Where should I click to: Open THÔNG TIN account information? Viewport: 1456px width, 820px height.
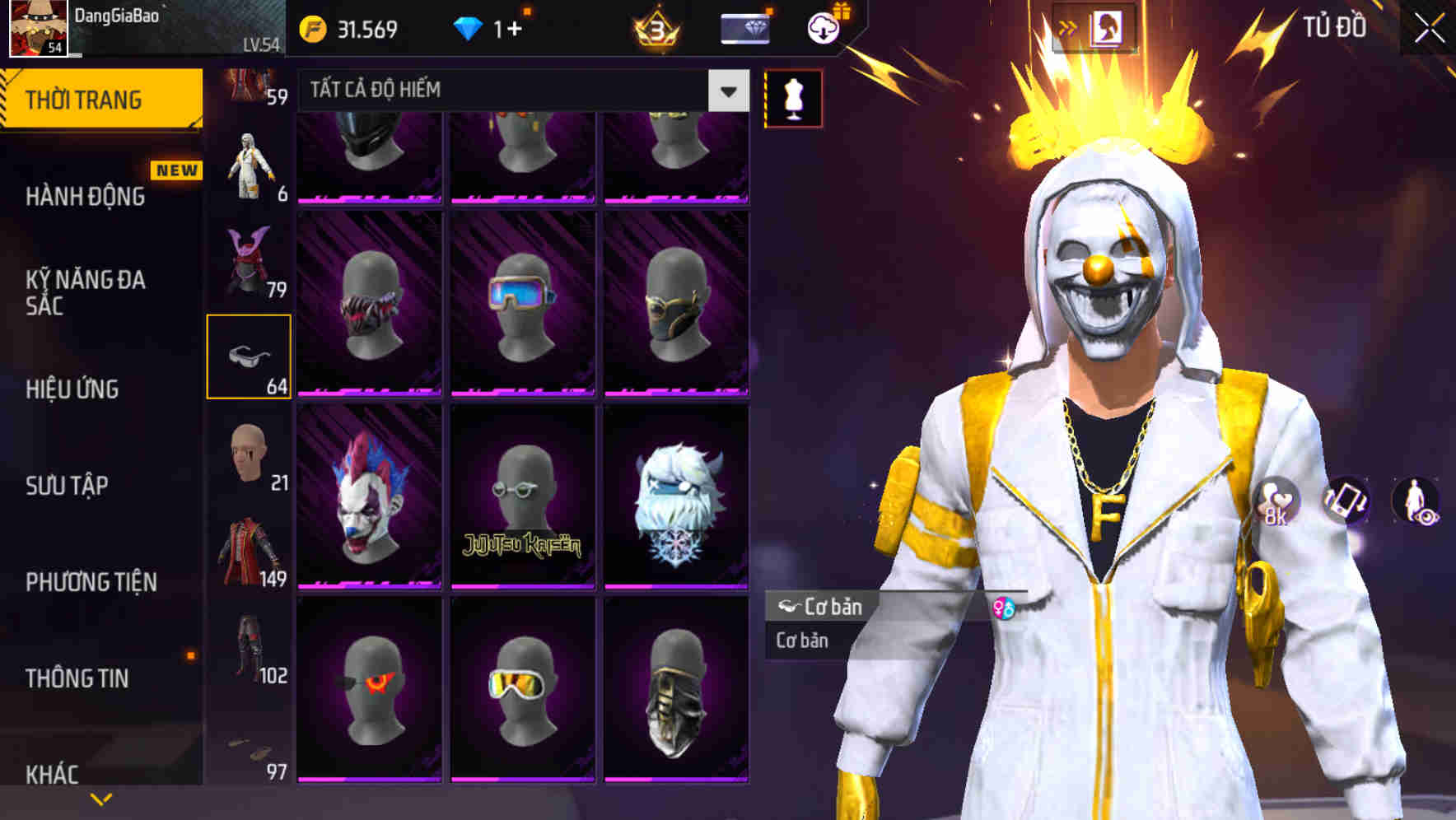(x=77, y=678)
